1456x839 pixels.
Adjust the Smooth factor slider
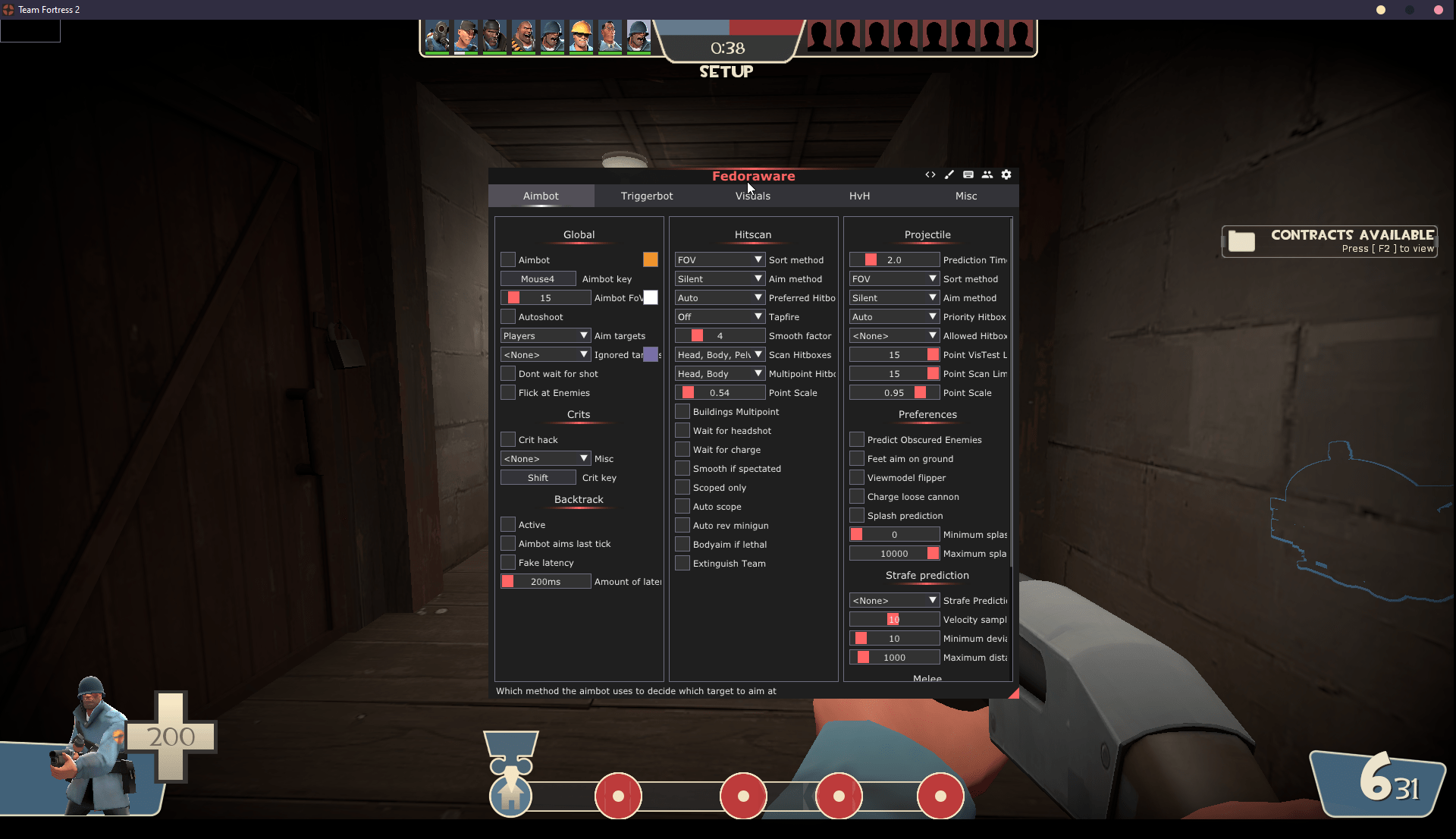tap(719, 335)
